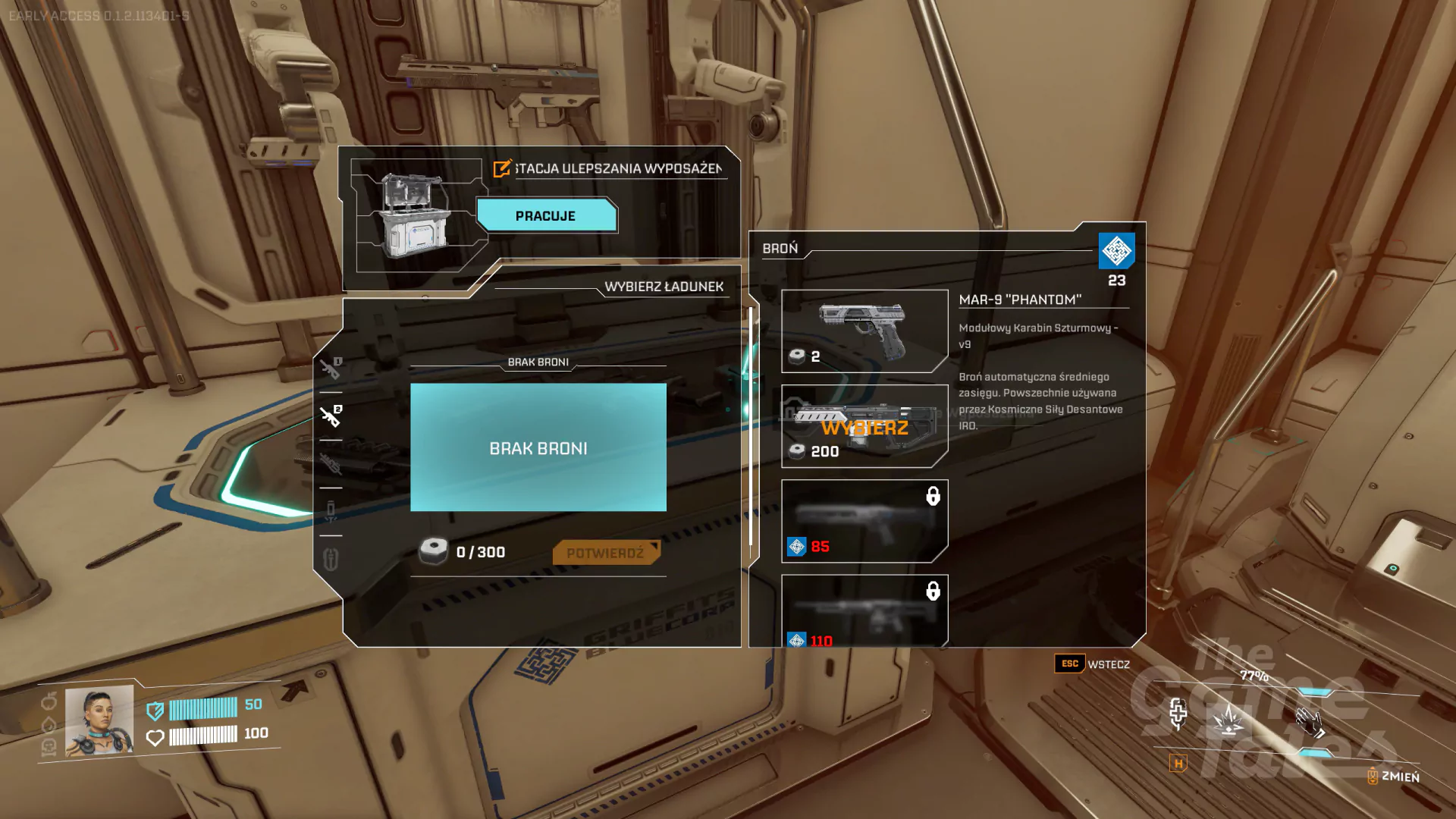Viewport: 1456px width, 819px height.
Task: Select the BRAK BRONI weapon panel
Action: [538, 447]
